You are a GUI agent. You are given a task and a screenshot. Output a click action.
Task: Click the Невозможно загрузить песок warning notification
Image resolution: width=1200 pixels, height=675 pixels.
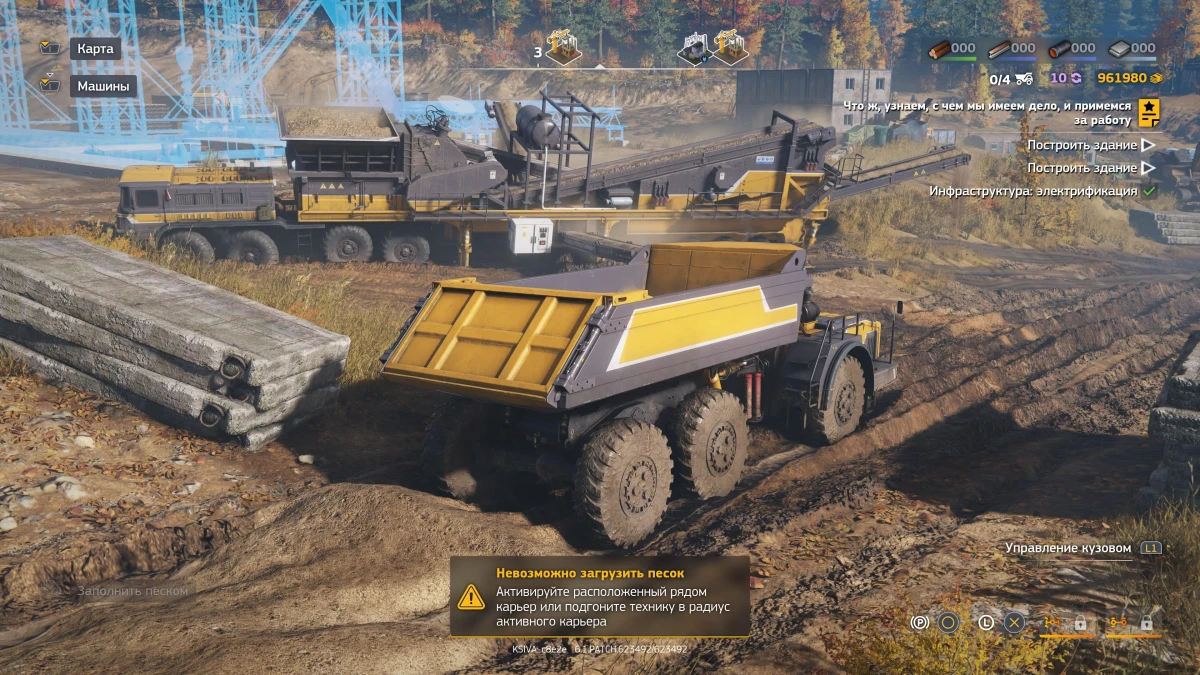coord(599,597)
